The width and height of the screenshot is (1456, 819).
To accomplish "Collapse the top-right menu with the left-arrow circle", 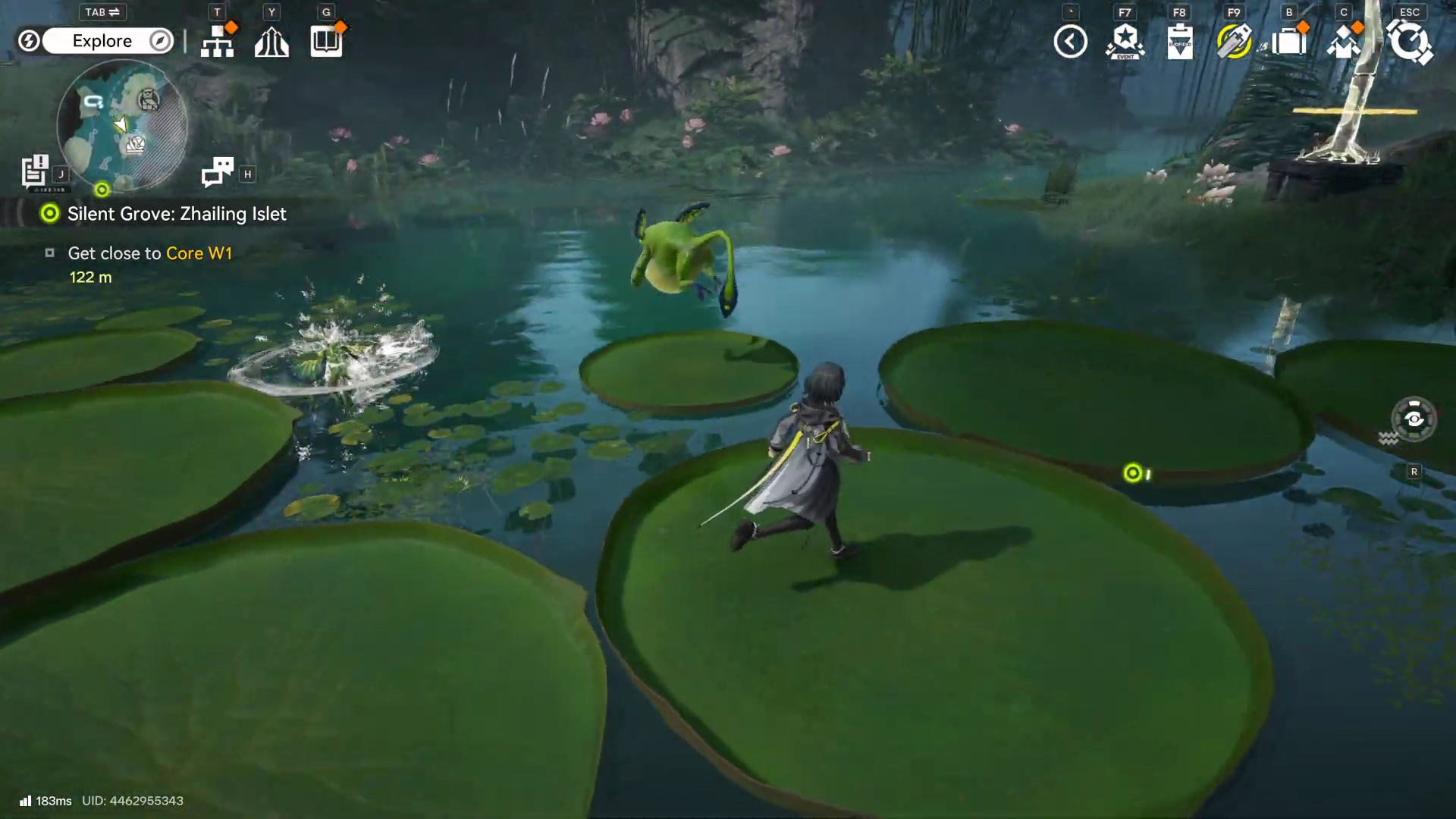I will (1070, 42).
